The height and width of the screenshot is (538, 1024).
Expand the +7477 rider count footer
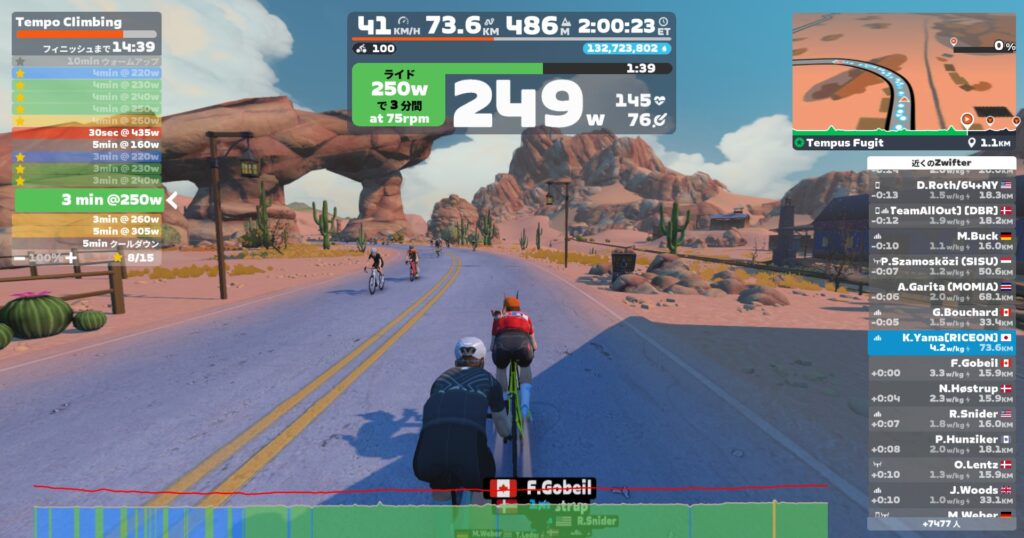pyautogui.click(x=942, y=523)
